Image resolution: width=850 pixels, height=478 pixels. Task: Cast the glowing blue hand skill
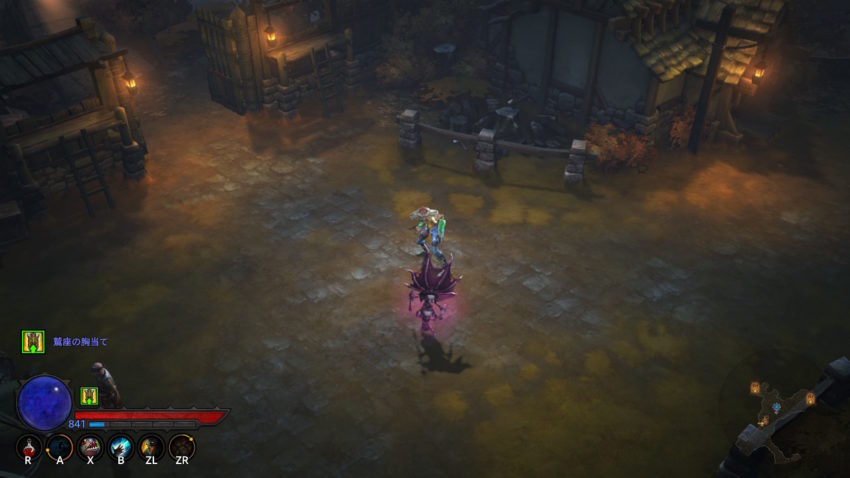pos(121,447)
